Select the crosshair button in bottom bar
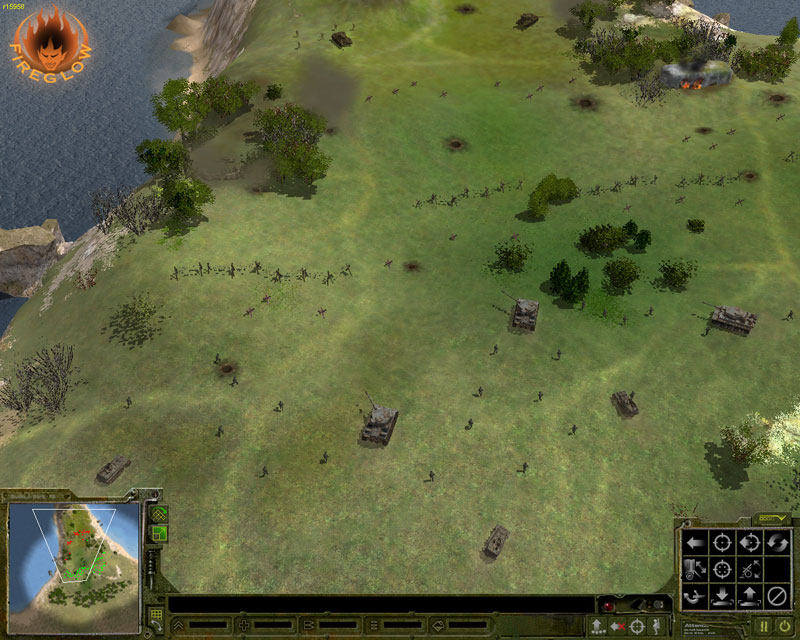The image size is (800, 640). point(637,626)
